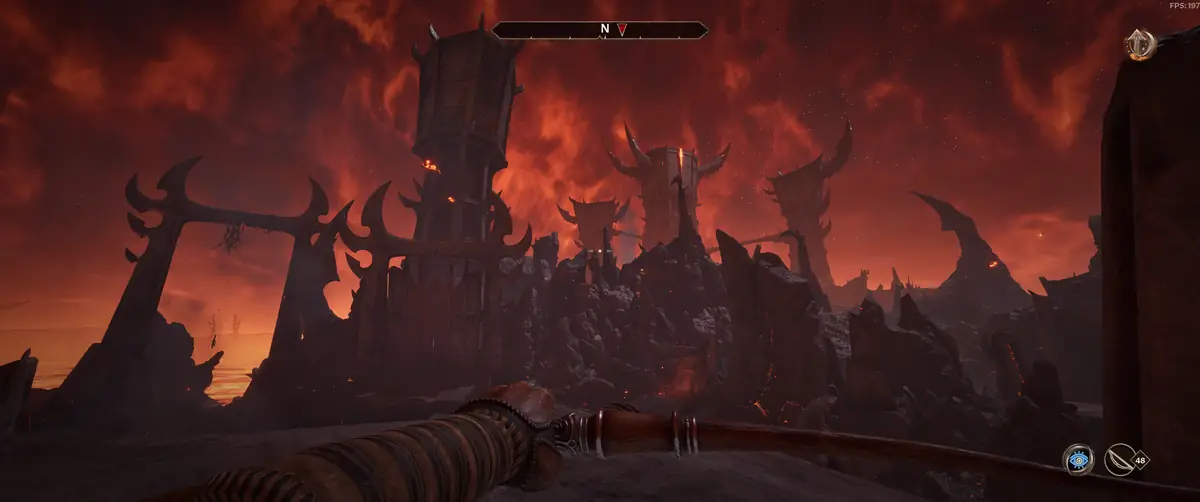
Task: Click the compass bar showing North
Action: (x=600, y=30)
